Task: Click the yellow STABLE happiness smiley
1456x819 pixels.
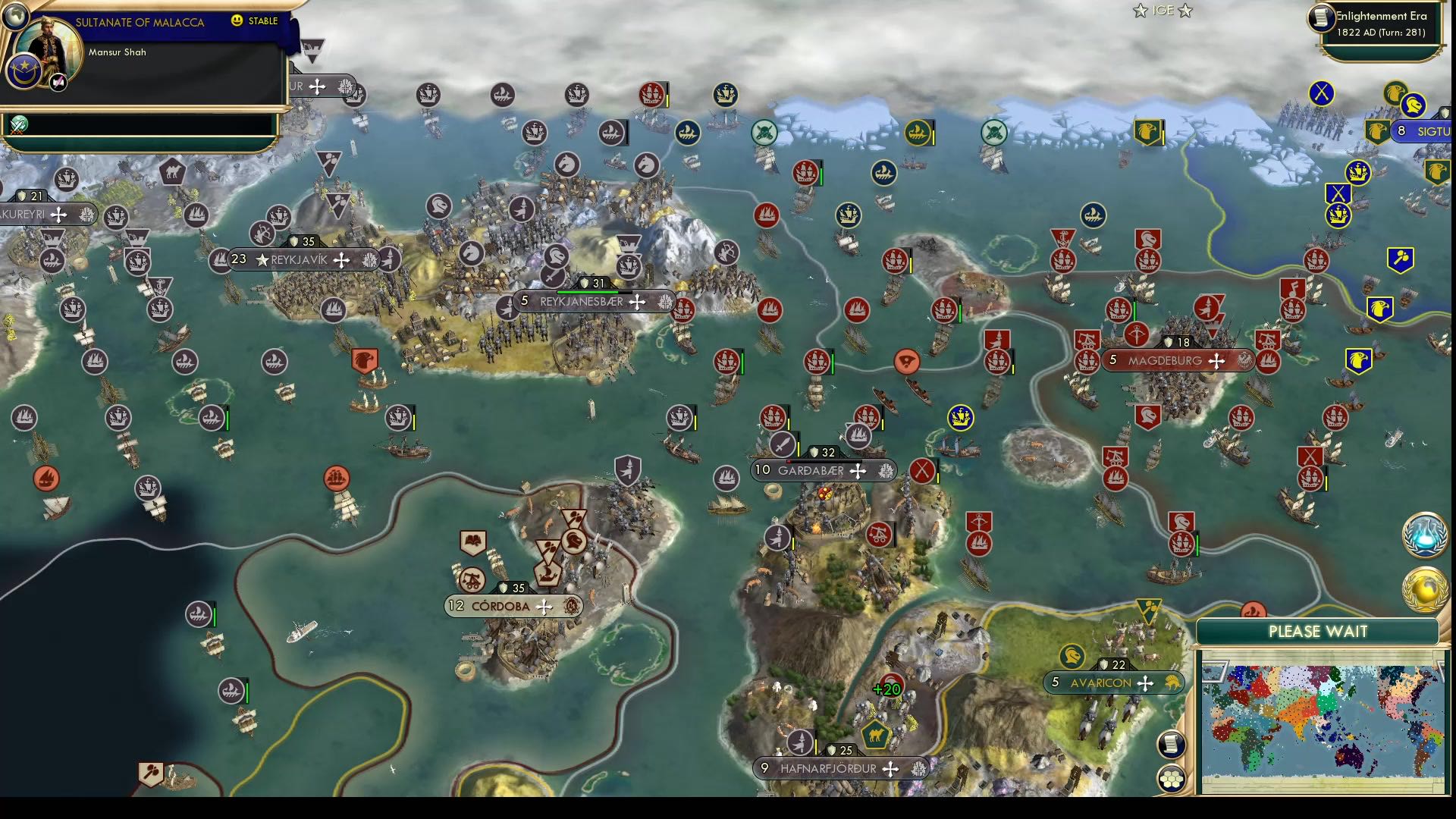Action: 238,20
